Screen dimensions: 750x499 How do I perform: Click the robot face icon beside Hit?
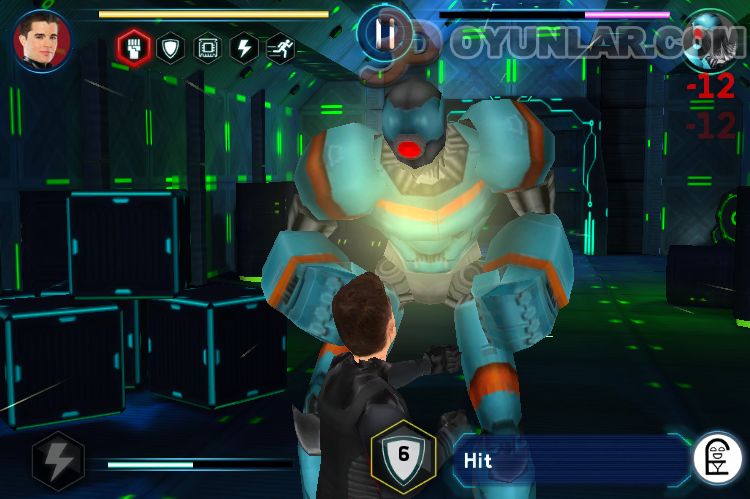tap(716, 459)
